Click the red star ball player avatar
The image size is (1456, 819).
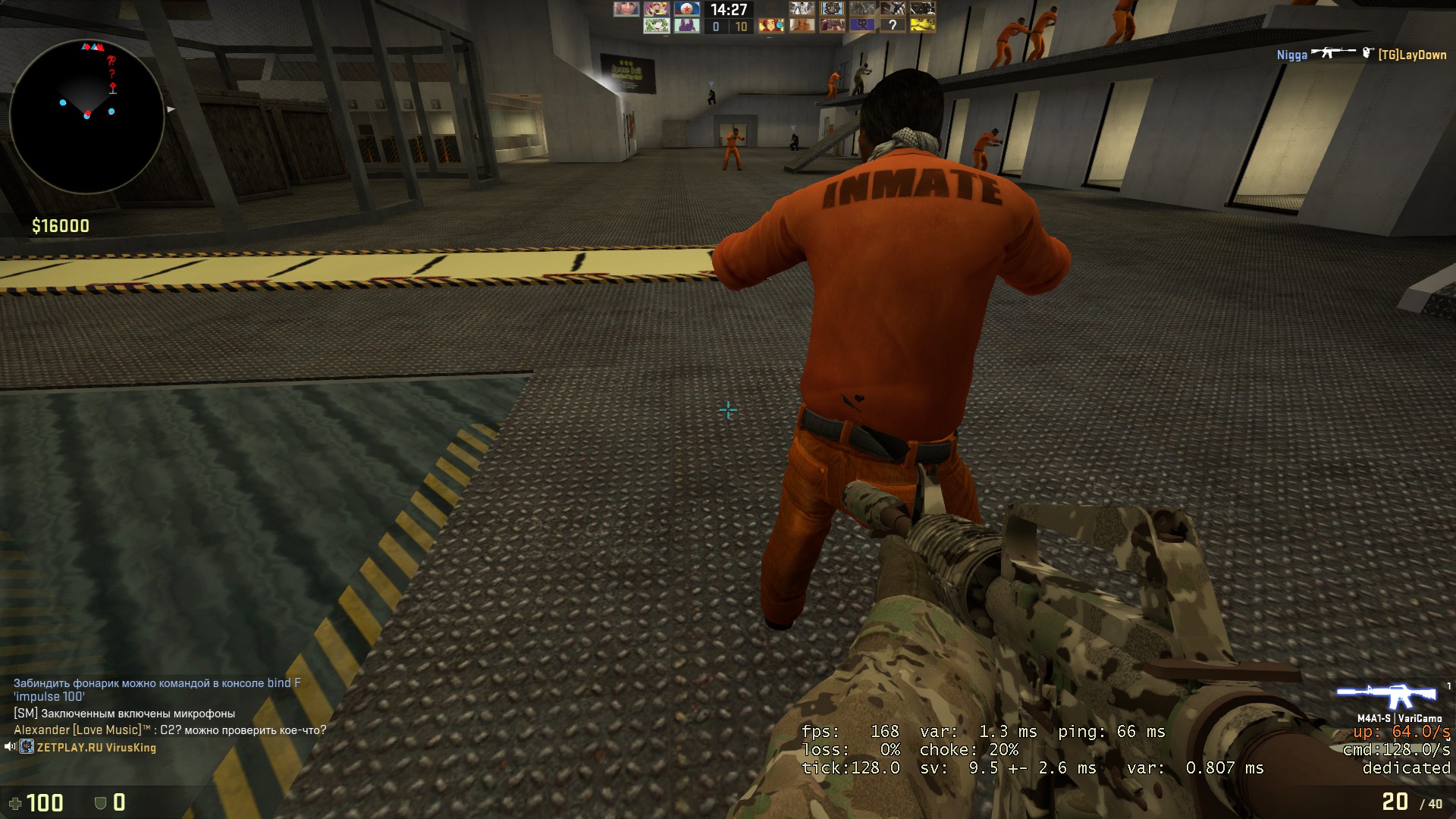coord(688,9)
